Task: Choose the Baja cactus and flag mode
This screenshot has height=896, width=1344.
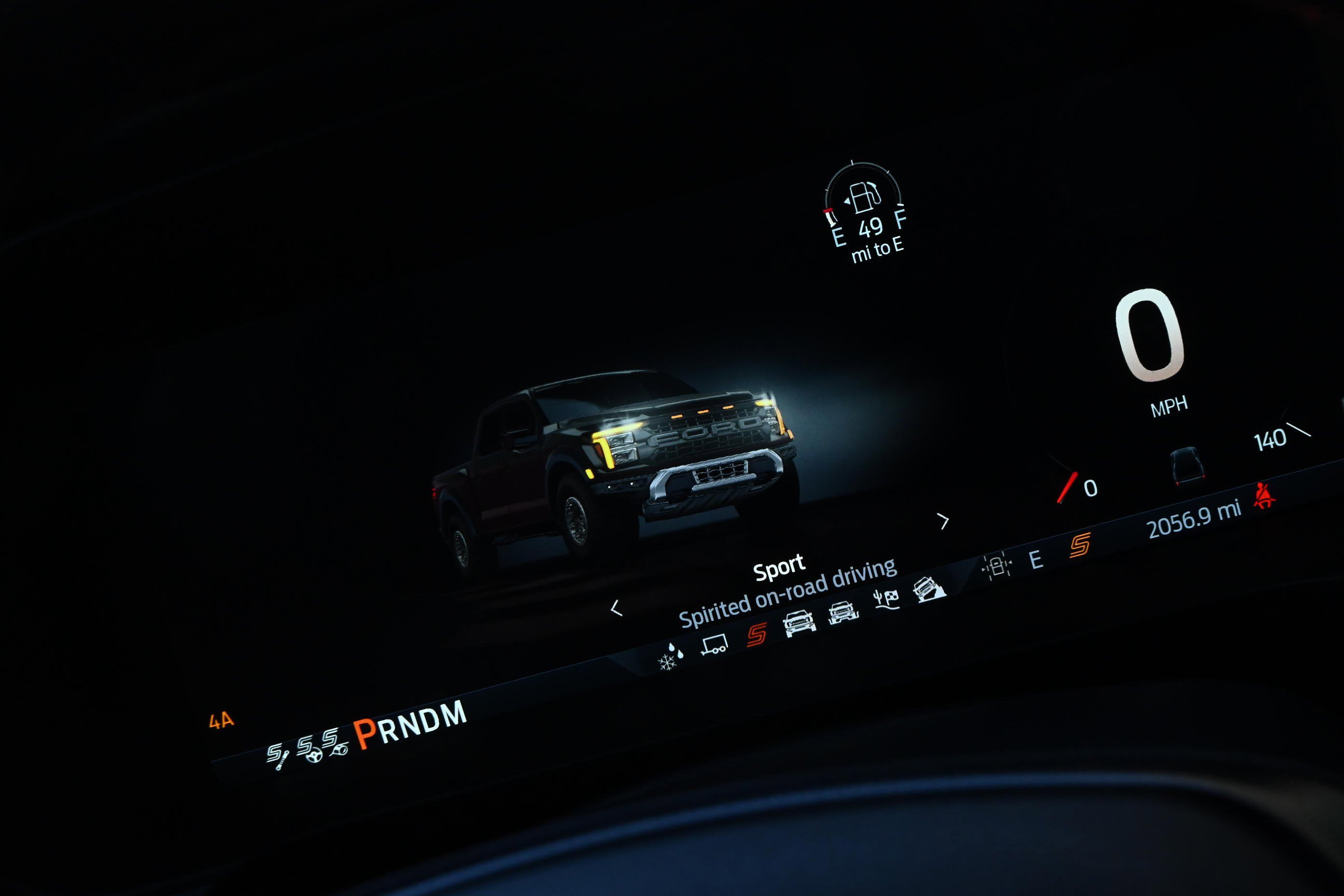Action: tap(886, 600)
